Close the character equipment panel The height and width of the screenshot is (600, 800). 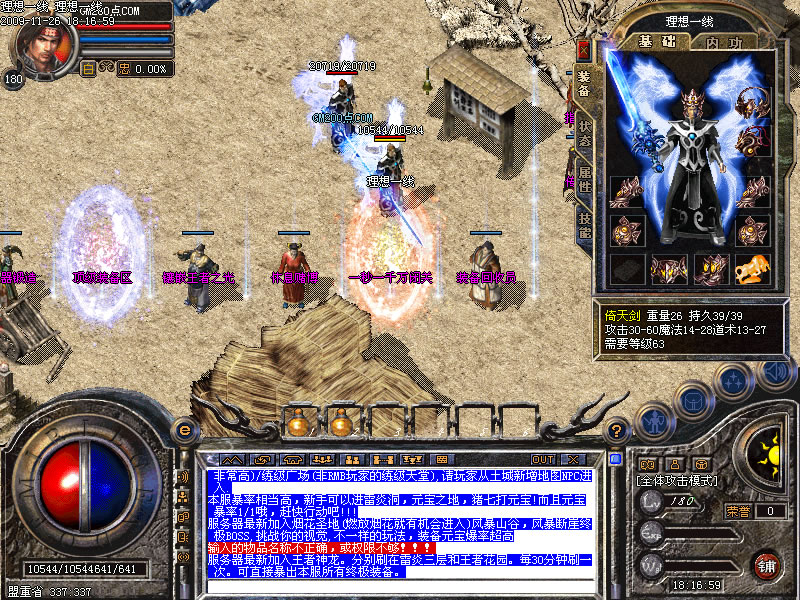tap(584, 49)
